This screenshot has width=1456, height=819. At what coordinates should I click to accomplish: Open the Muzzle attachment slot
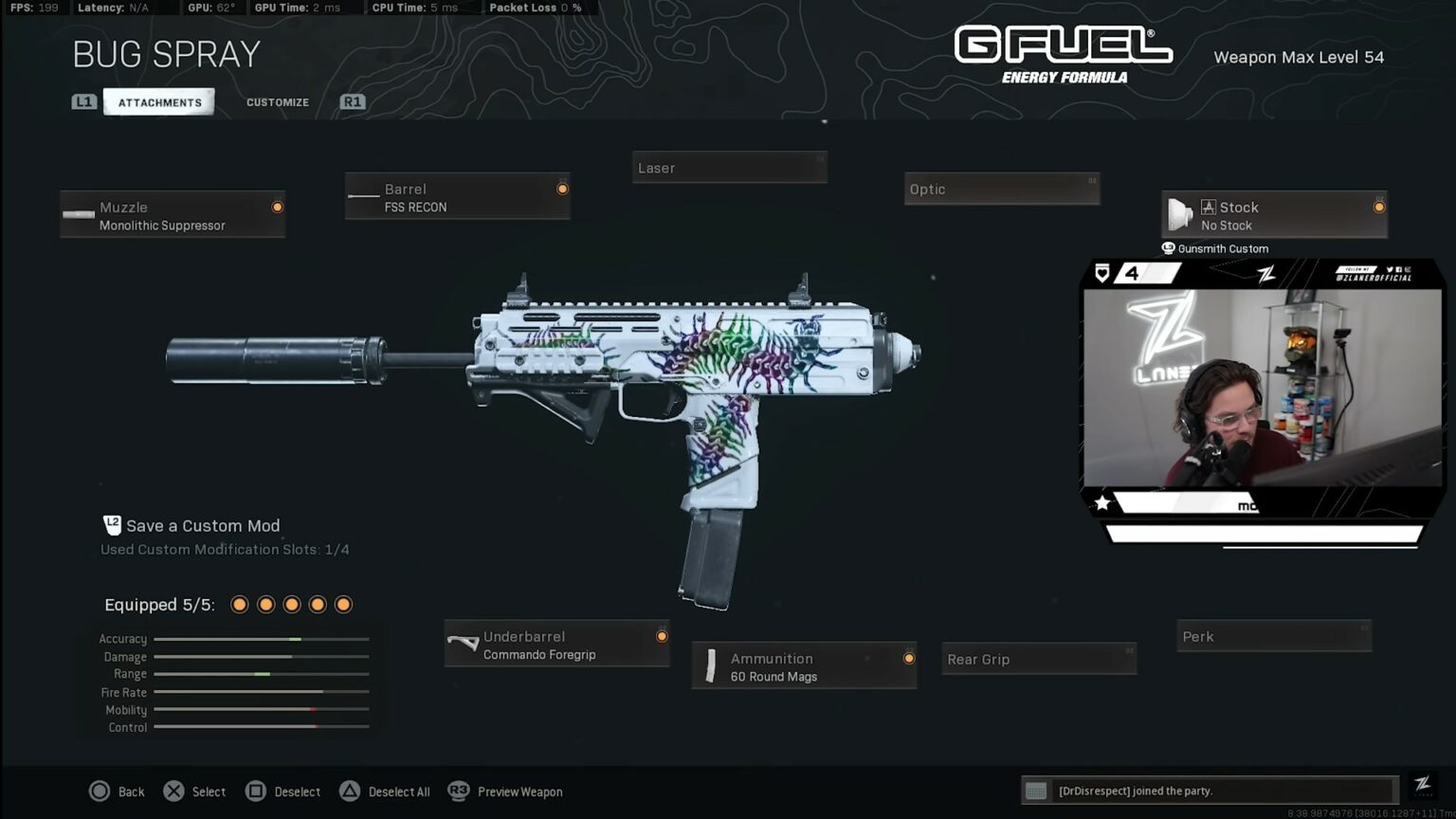coord(173,214)
